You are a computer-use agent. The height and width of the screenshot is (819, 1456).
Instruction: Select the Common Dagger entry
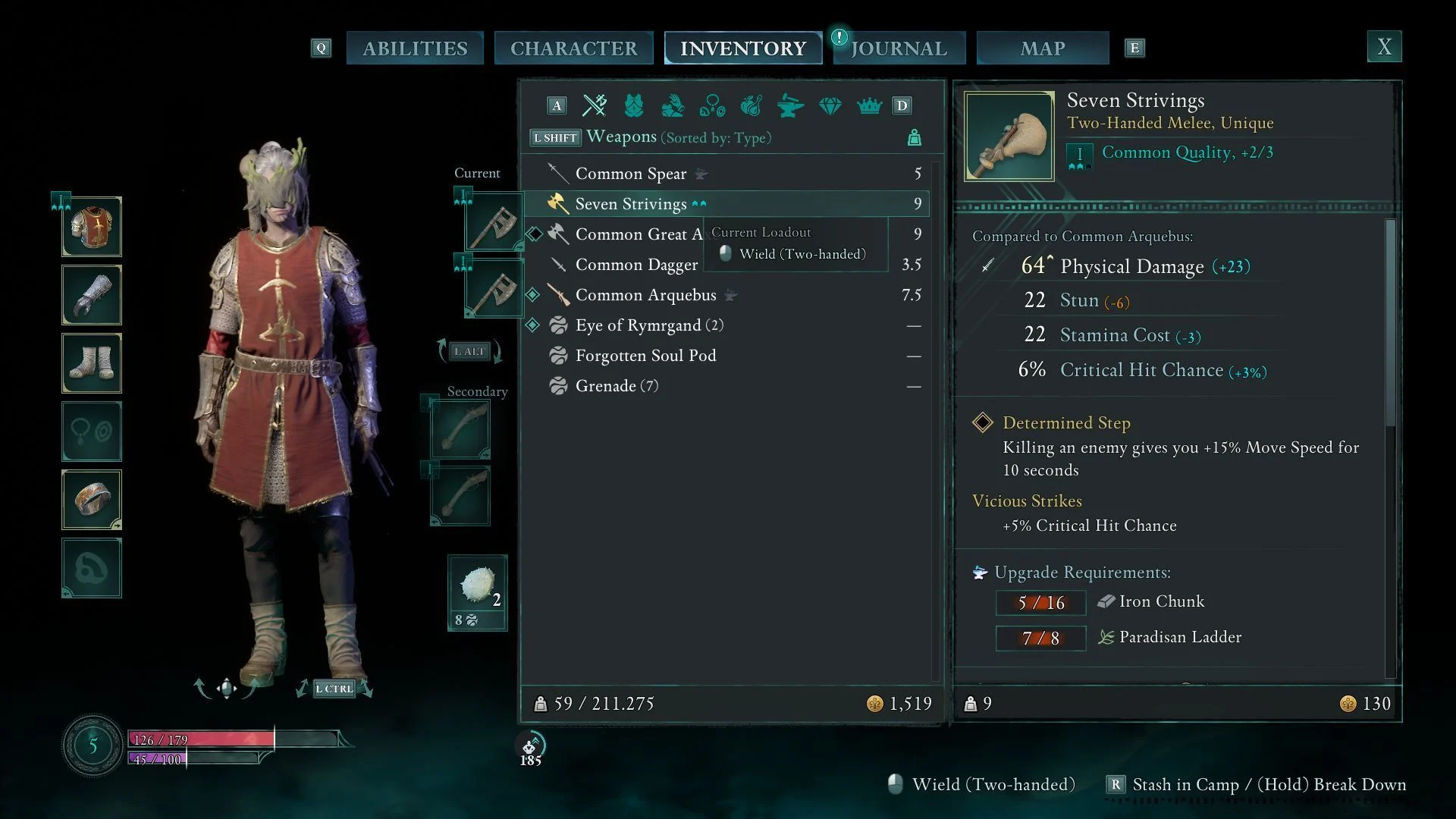click(x=635, y=265)
